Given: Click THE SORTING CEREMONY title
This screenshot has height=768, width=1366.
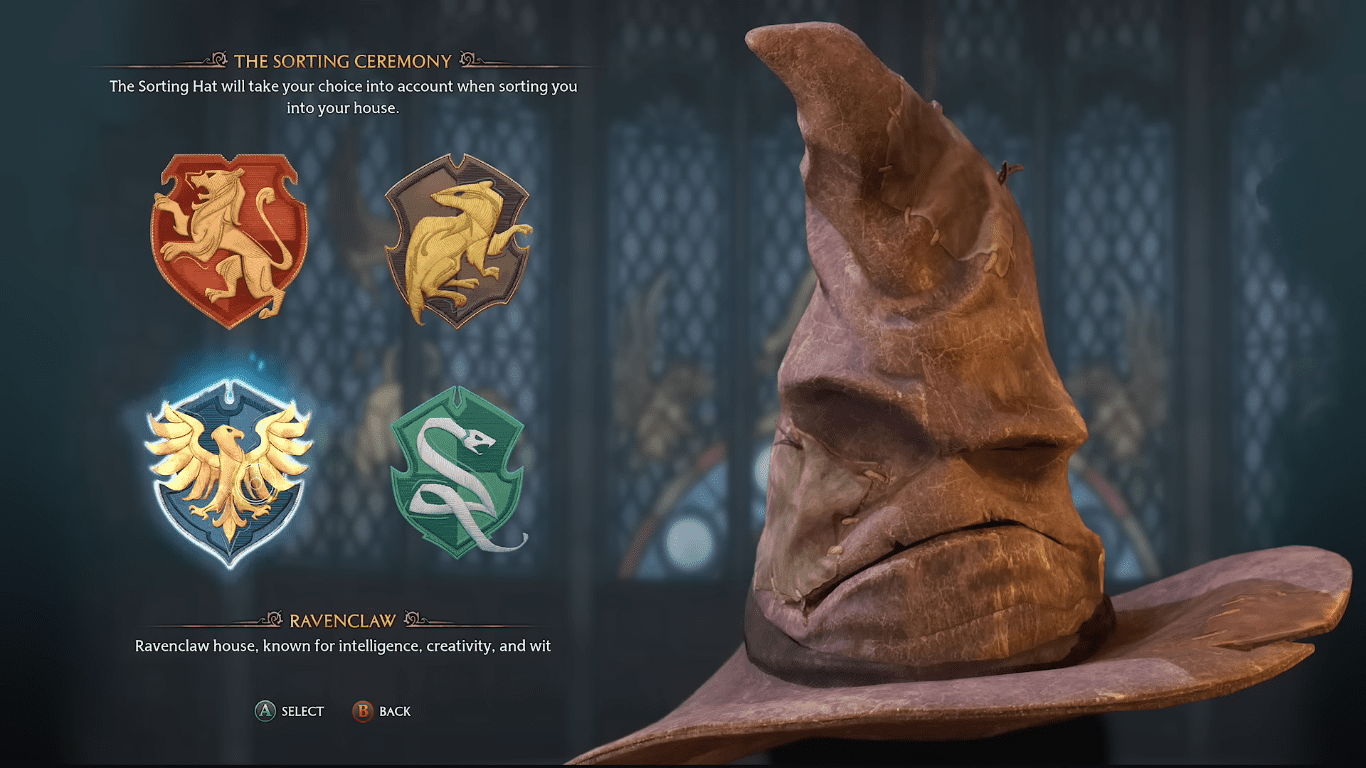Looking at the screenshot, I should pos(343,60).
